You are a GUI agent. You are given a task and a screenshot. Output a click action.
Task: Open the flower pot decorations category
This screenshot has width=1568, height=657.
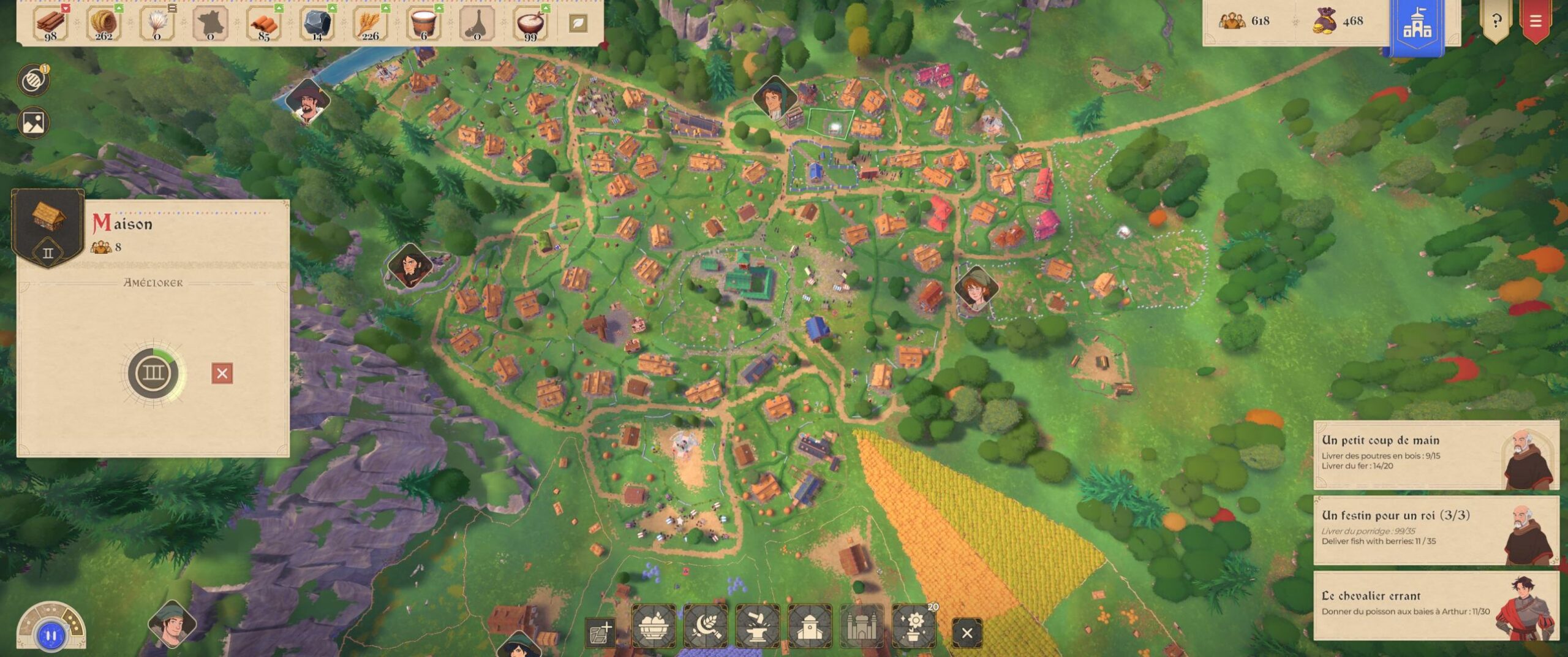tap(914, 626)
